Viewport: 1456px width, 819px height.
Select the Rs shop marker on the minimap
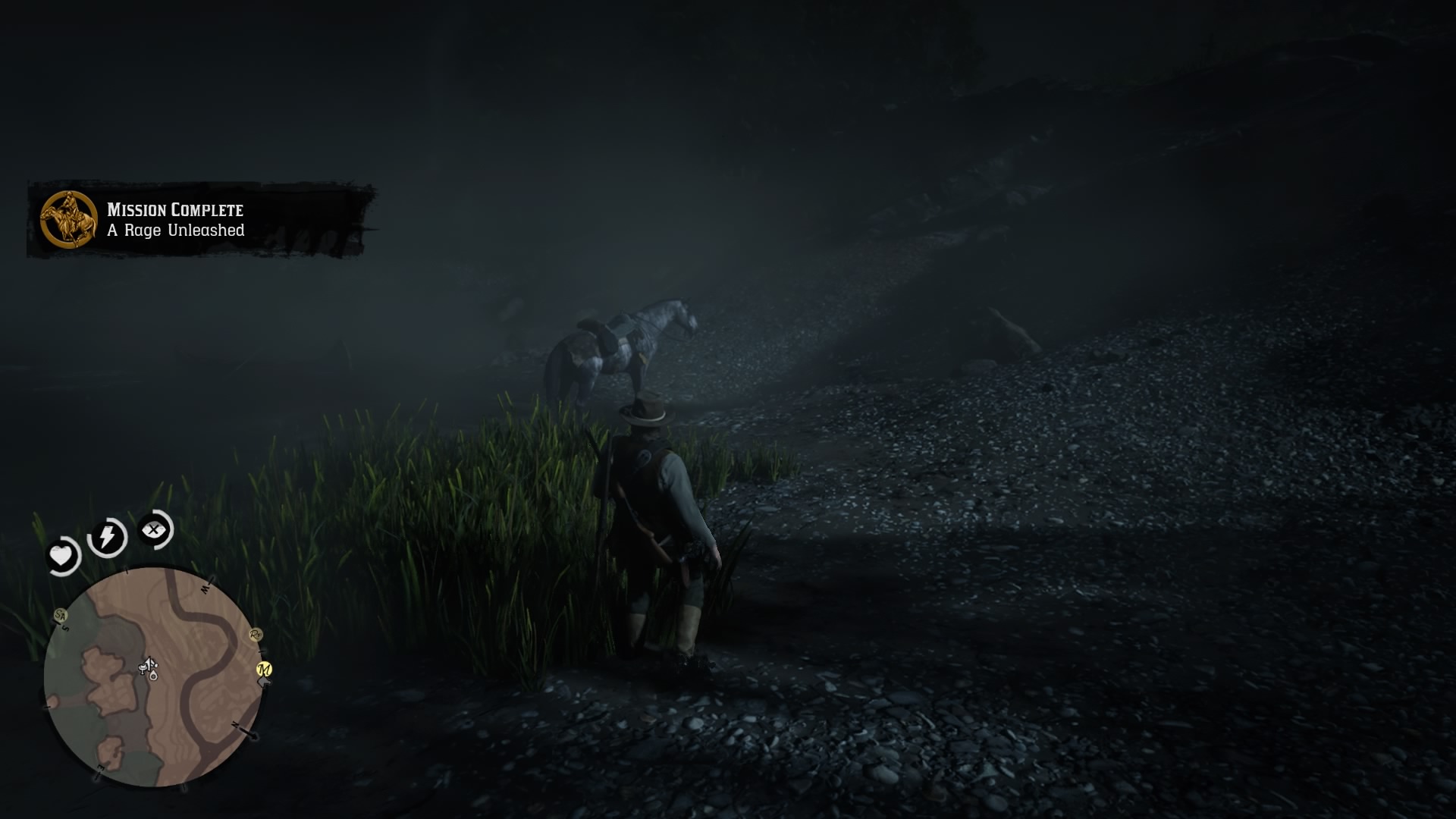point(256,635)
